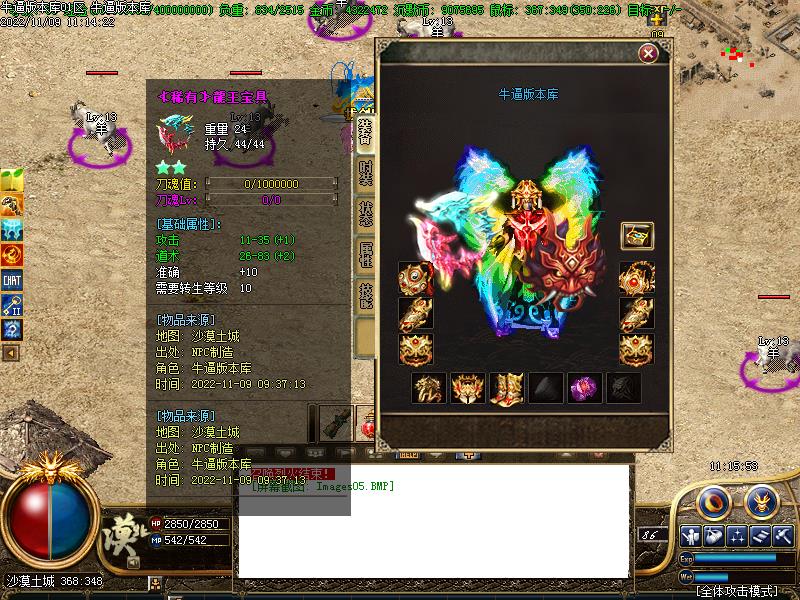Switch to the 时装 fashion tab
800x600 pixels.
coord(365,175)
